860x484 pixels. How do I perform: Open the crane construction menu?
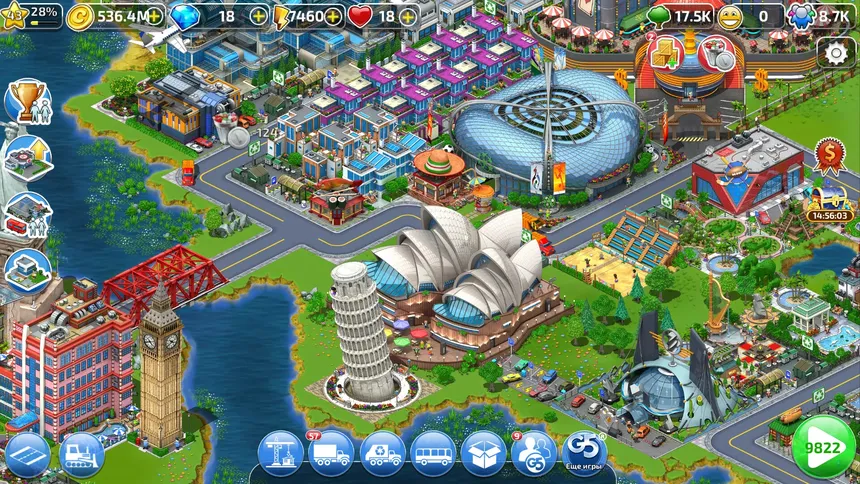coord(280,454)
